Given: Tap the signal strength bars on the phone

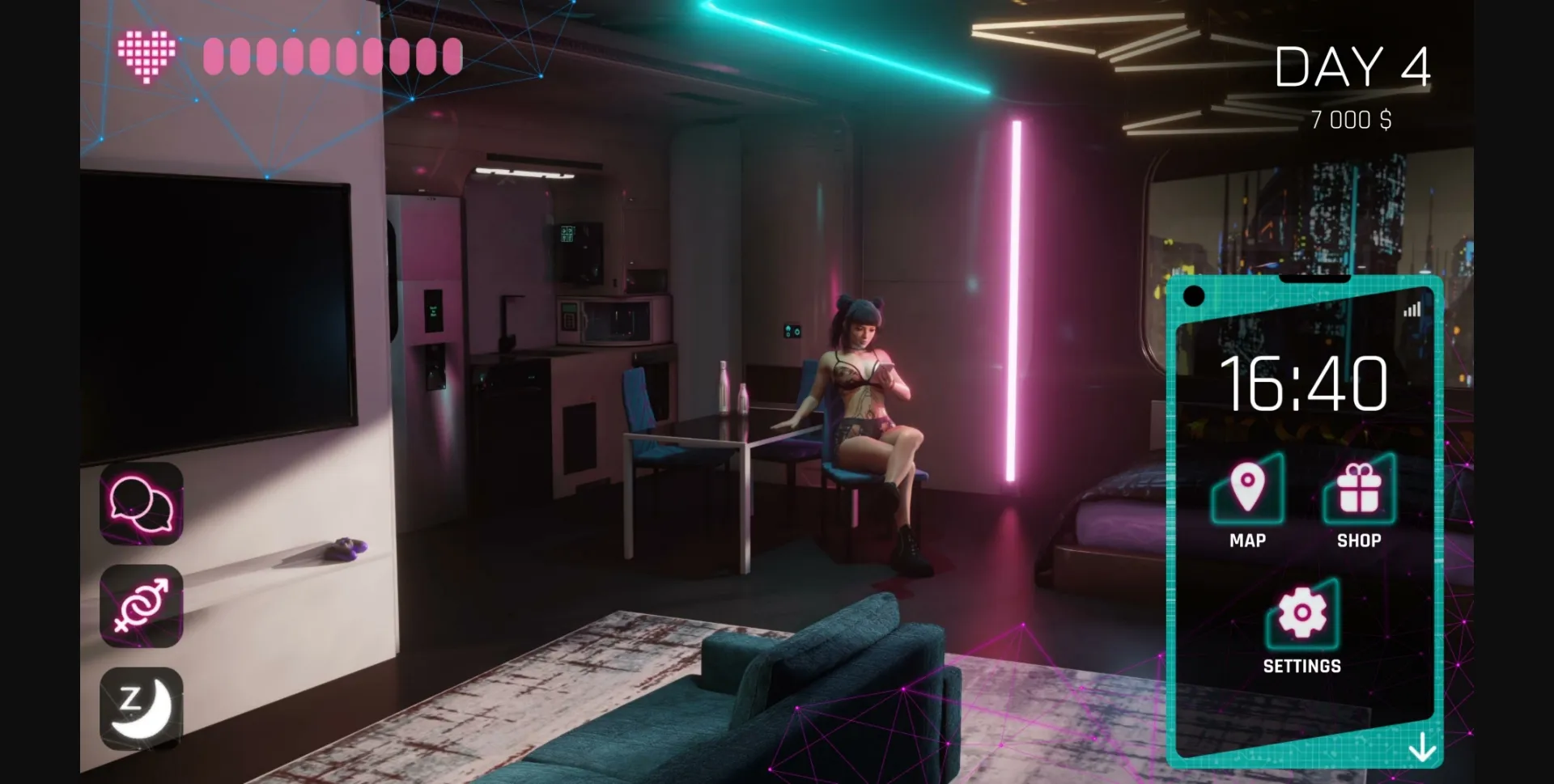Looking at the screenshot, I should pyautogui.click(x=1412, y=308).
